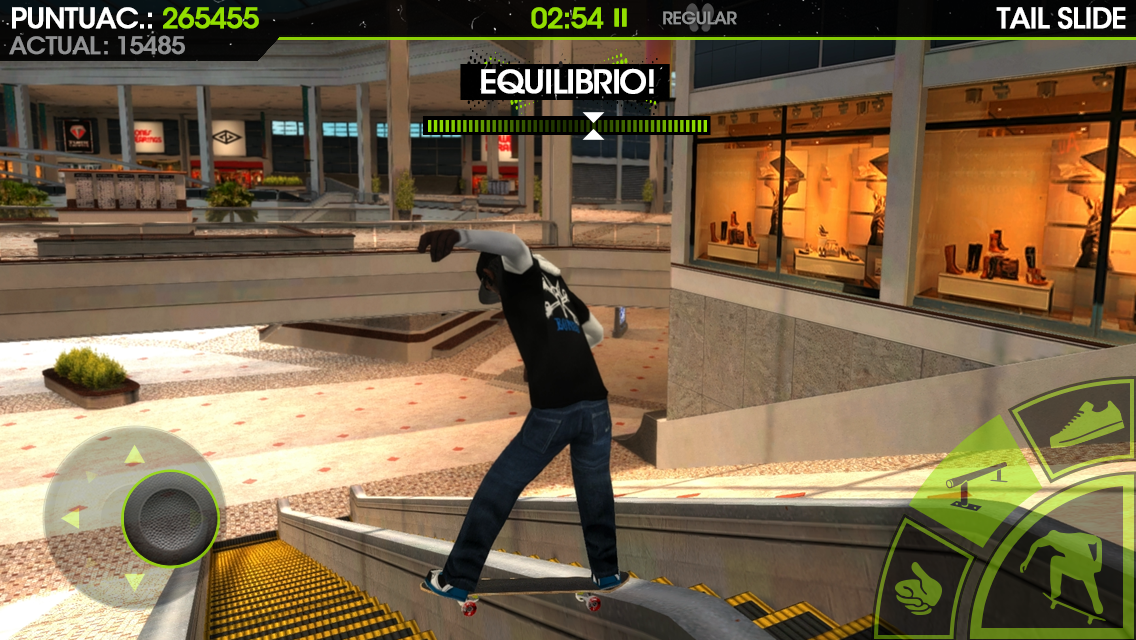Pause the game with the pause icon

click(x=621, y=18)
